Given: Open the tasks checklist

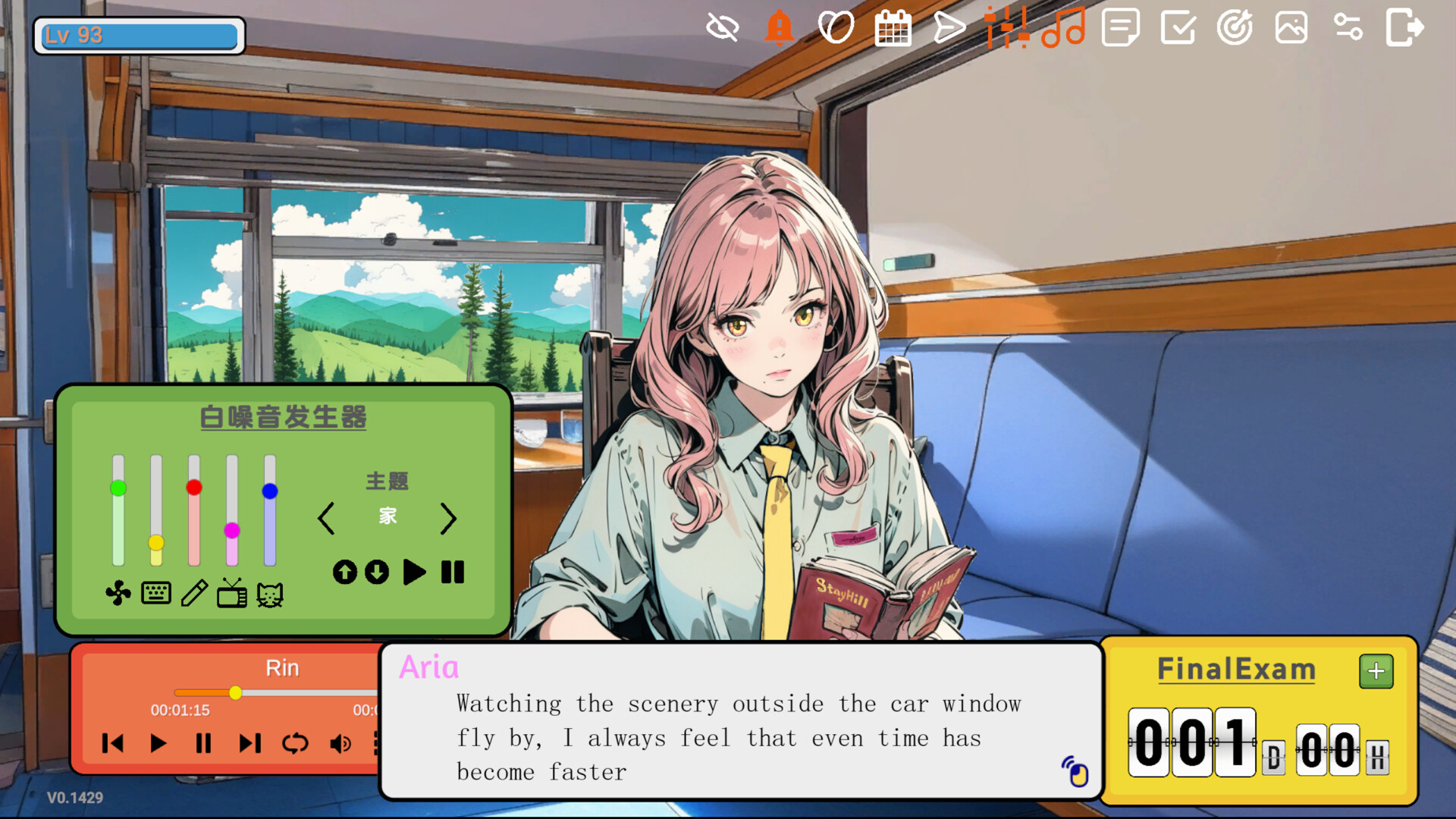Looking at the screenshot, I should [1177, 28].
